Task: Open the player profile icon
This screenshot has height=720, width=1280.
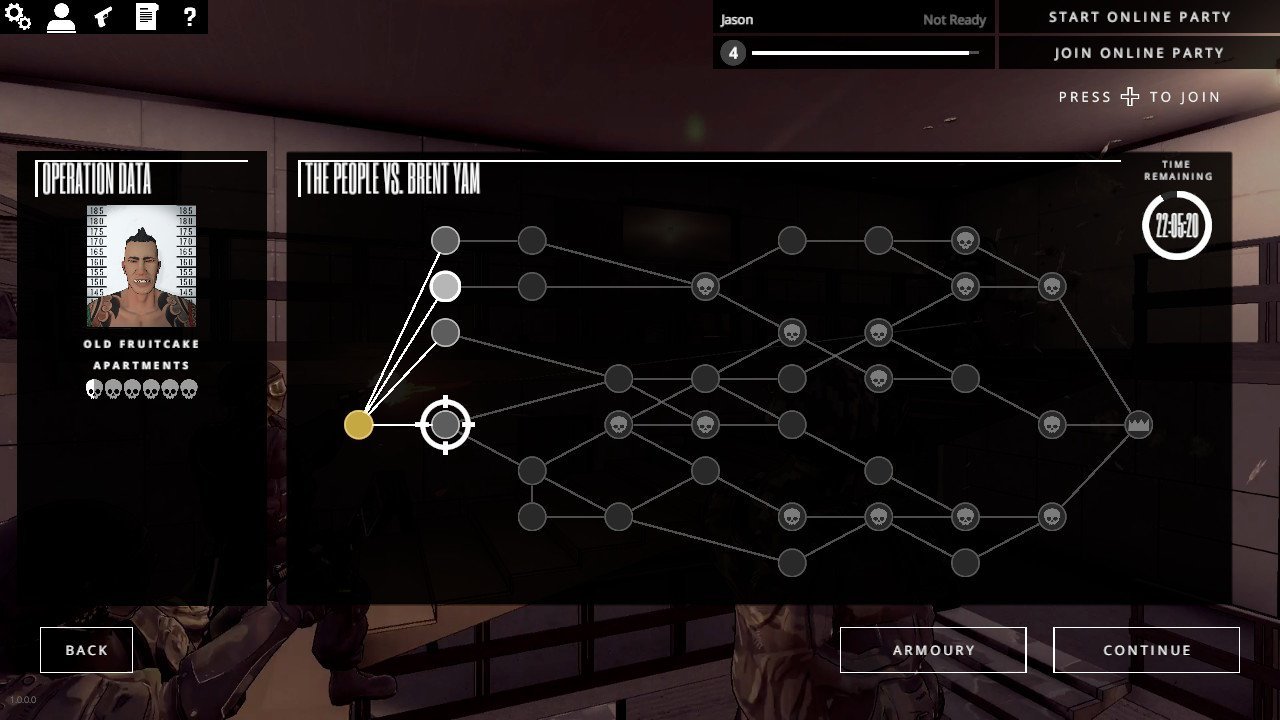Action: coord(61,16)
